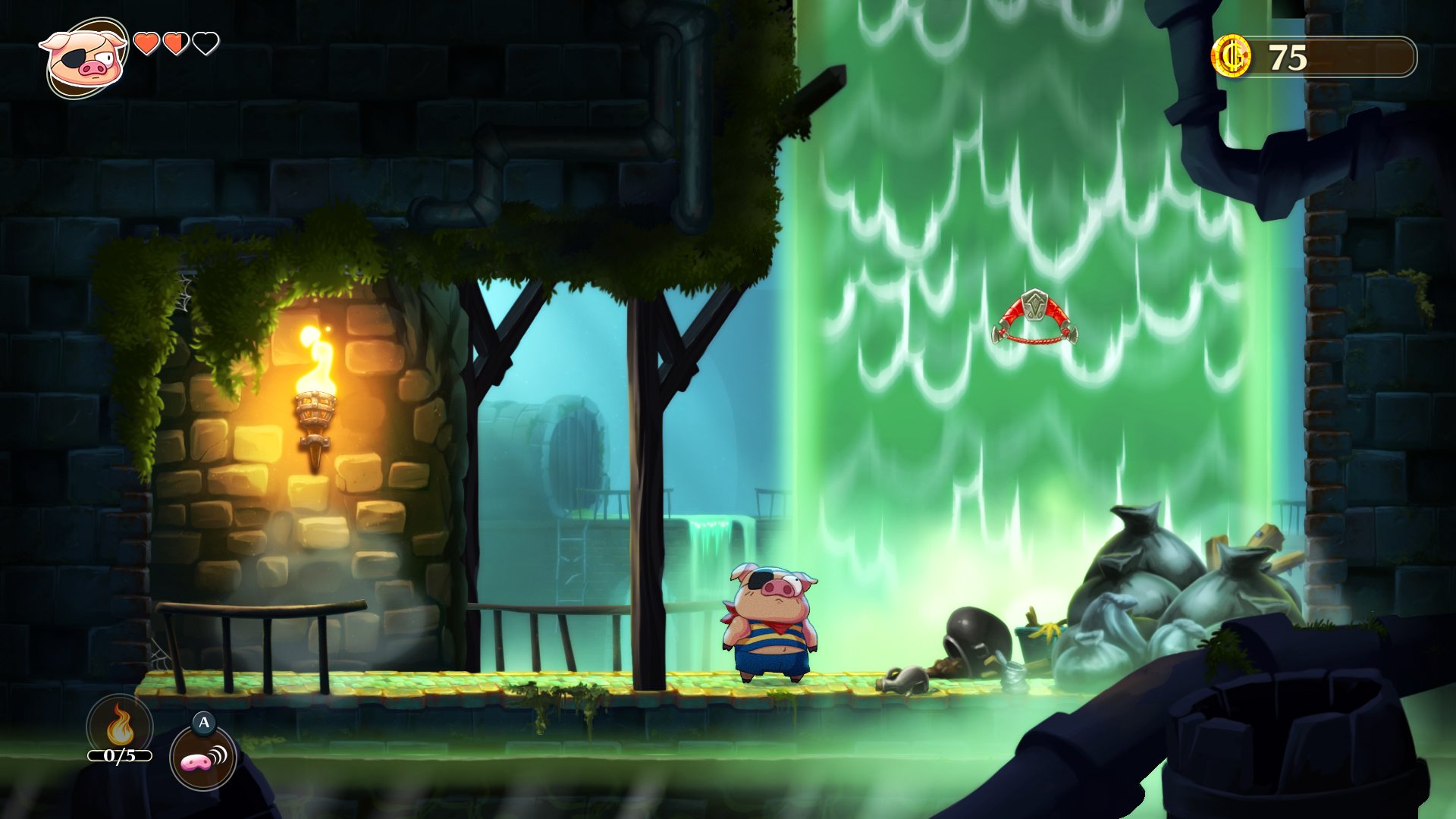Select the player pig character

(770, 622)
